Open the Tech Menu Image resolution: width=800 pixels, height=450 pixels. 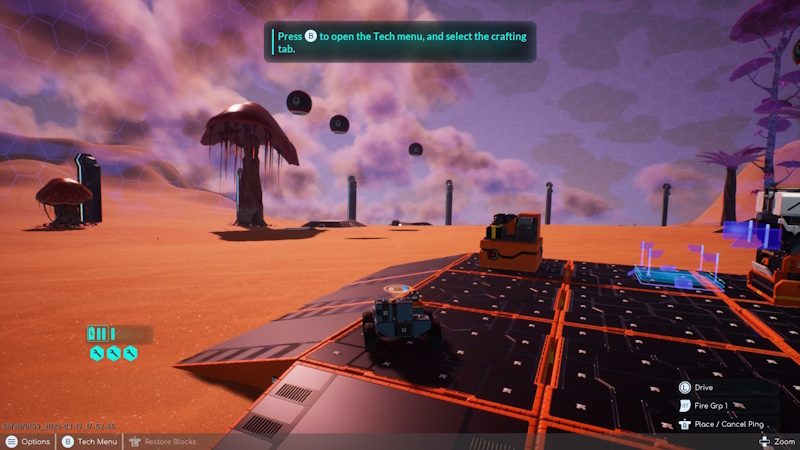[x=90, y=441]
